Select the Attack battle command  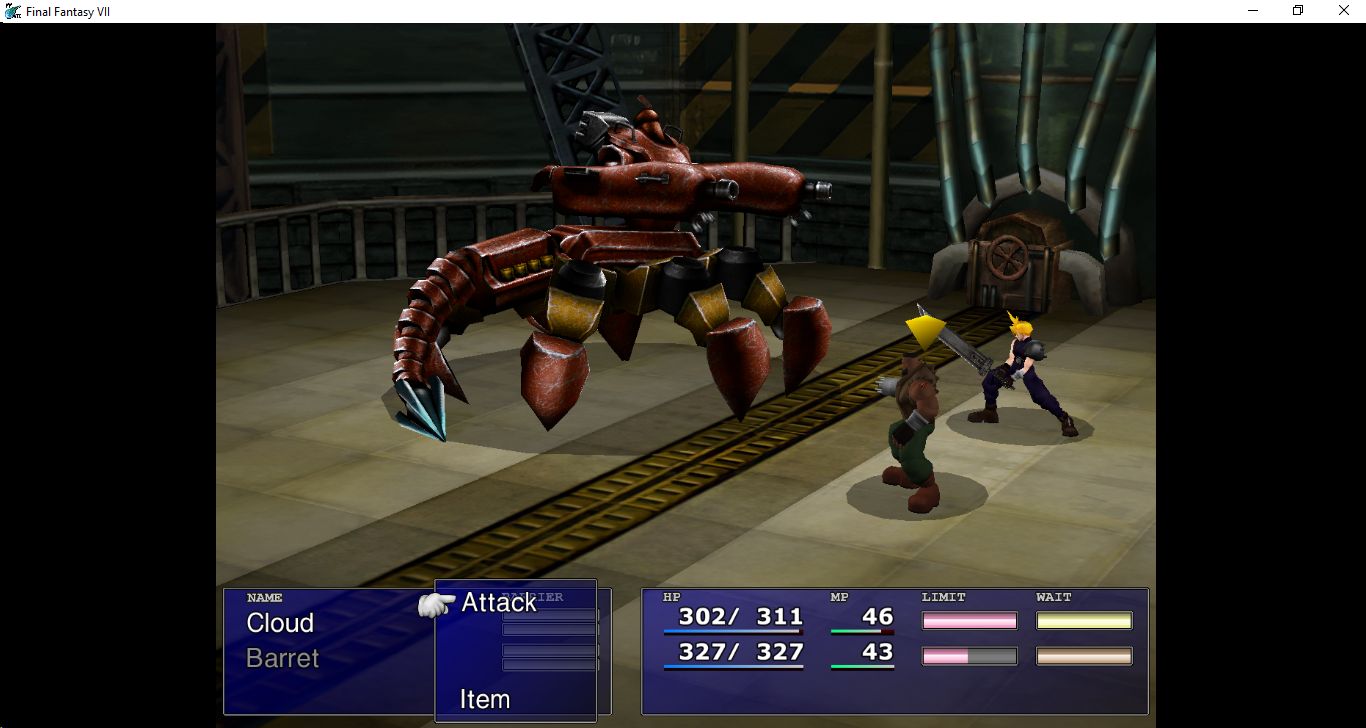pyautogui.click(x=498, y=603)
